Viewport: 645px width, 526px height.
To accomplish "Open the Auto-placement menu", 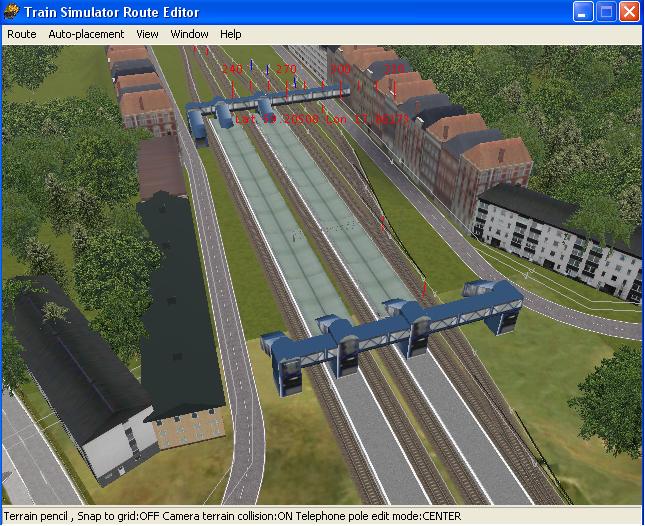I will click(x=86, y=34).
